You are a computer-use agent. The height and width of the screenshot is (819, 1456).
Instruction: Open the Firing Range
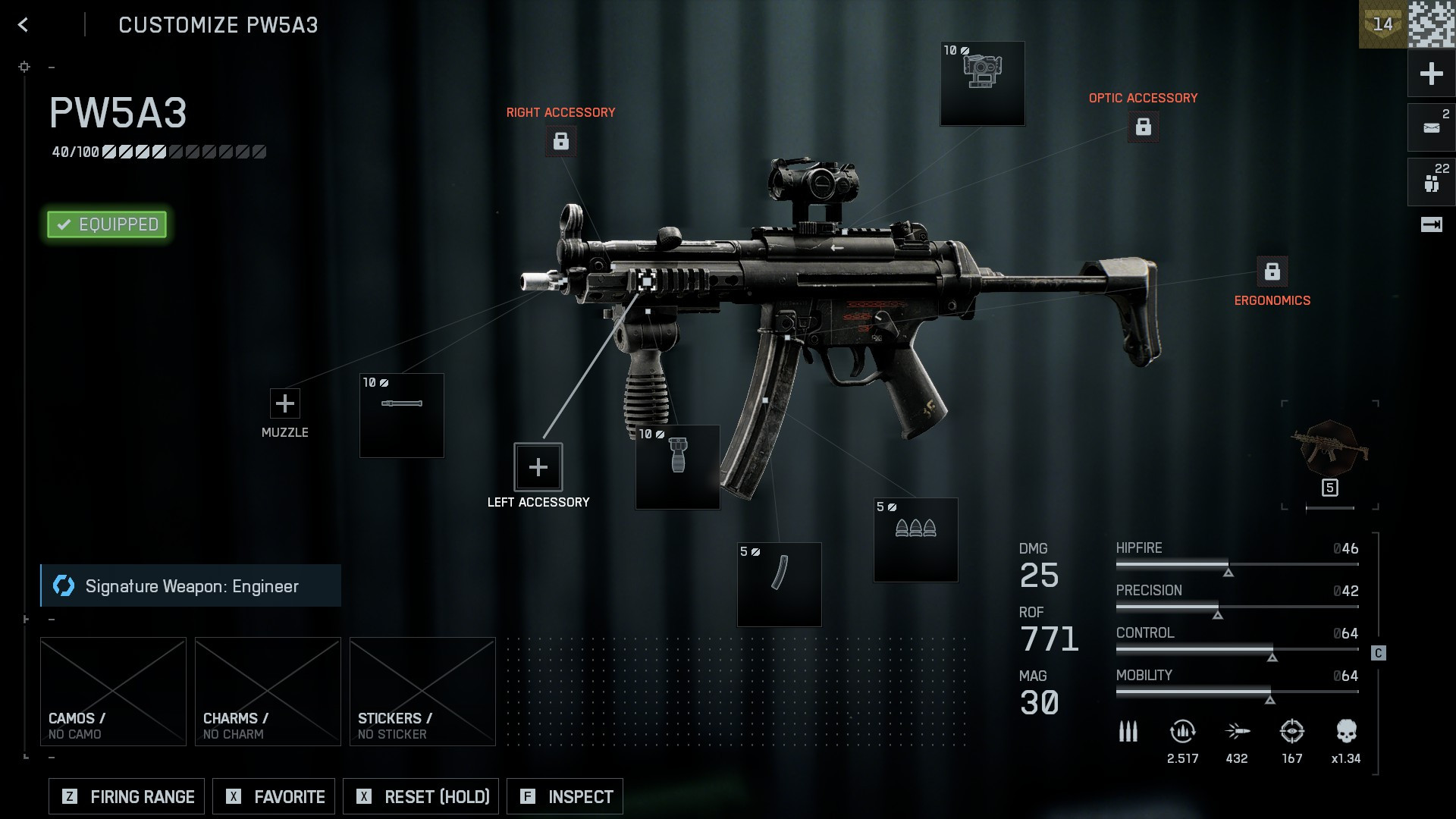coord(125,796)
